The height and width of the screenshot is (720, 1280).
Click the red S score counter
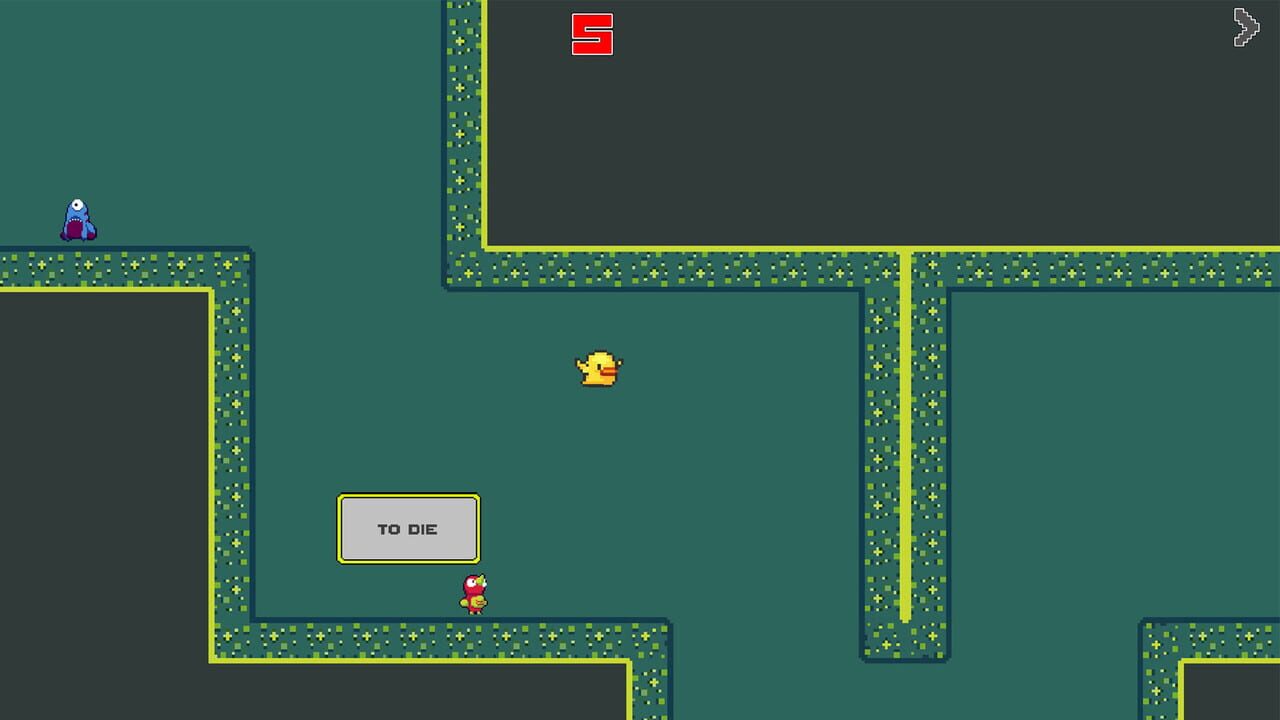(x=592, y=35)
